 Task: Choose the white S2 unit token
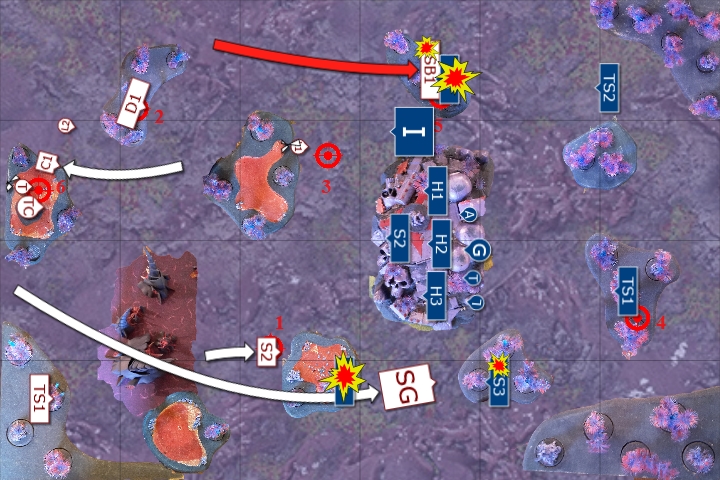pyautogui.click(x=267, y=350)
